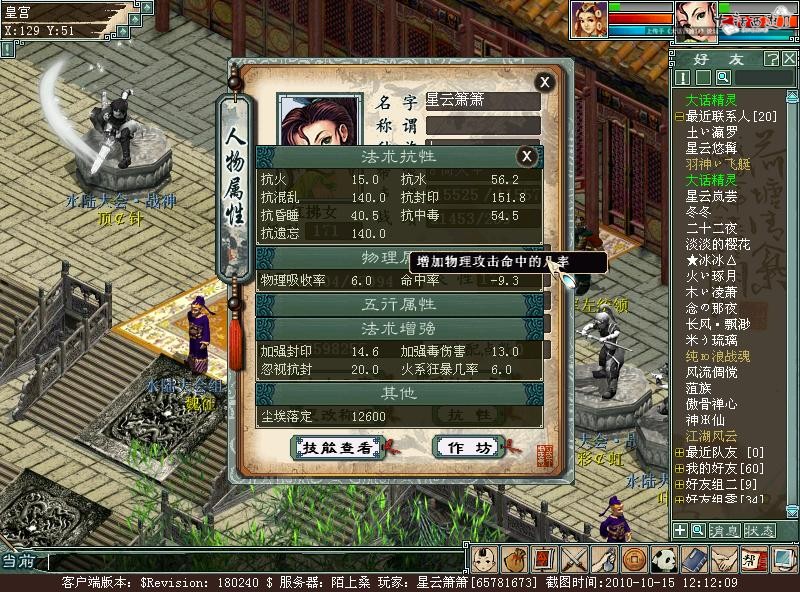Open the crossed swords combat icon
Viewport: 800px width, 592px height.
pos(574,560)
